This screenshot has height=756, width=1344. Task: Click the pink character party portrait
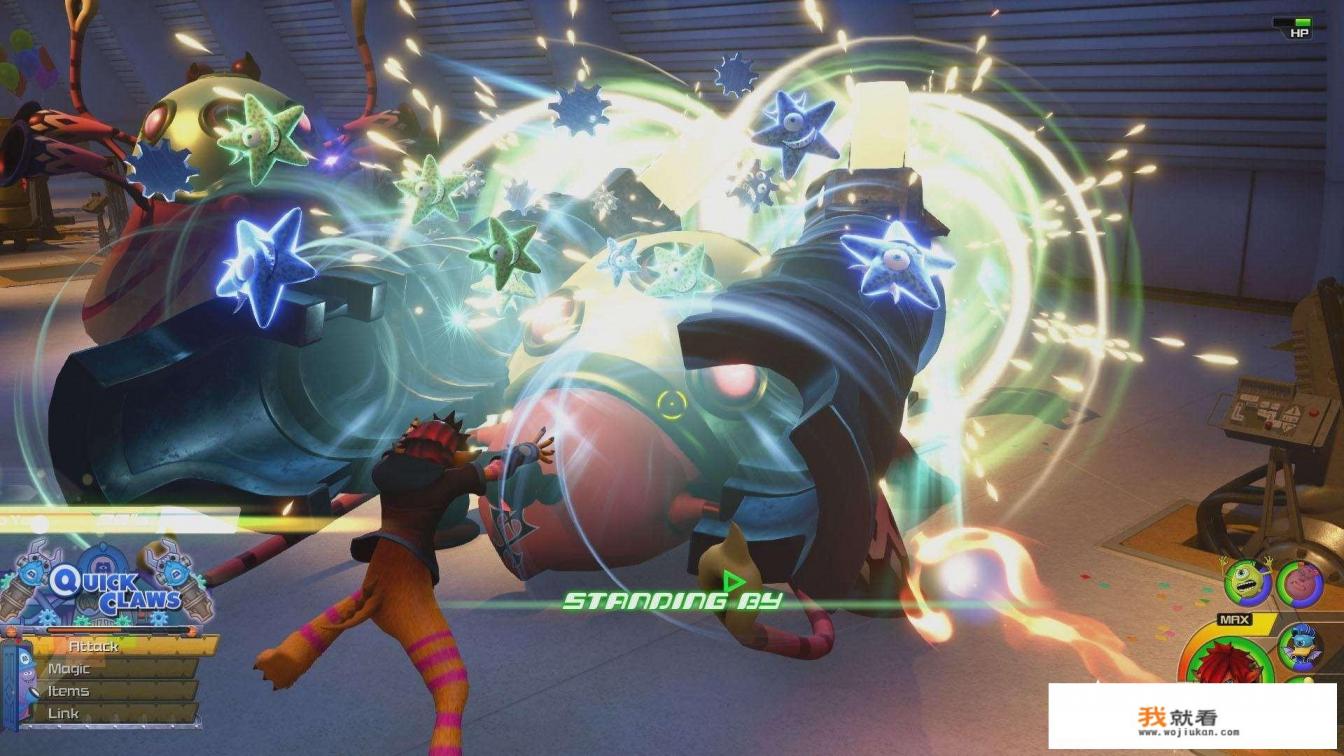(1300, 584)
